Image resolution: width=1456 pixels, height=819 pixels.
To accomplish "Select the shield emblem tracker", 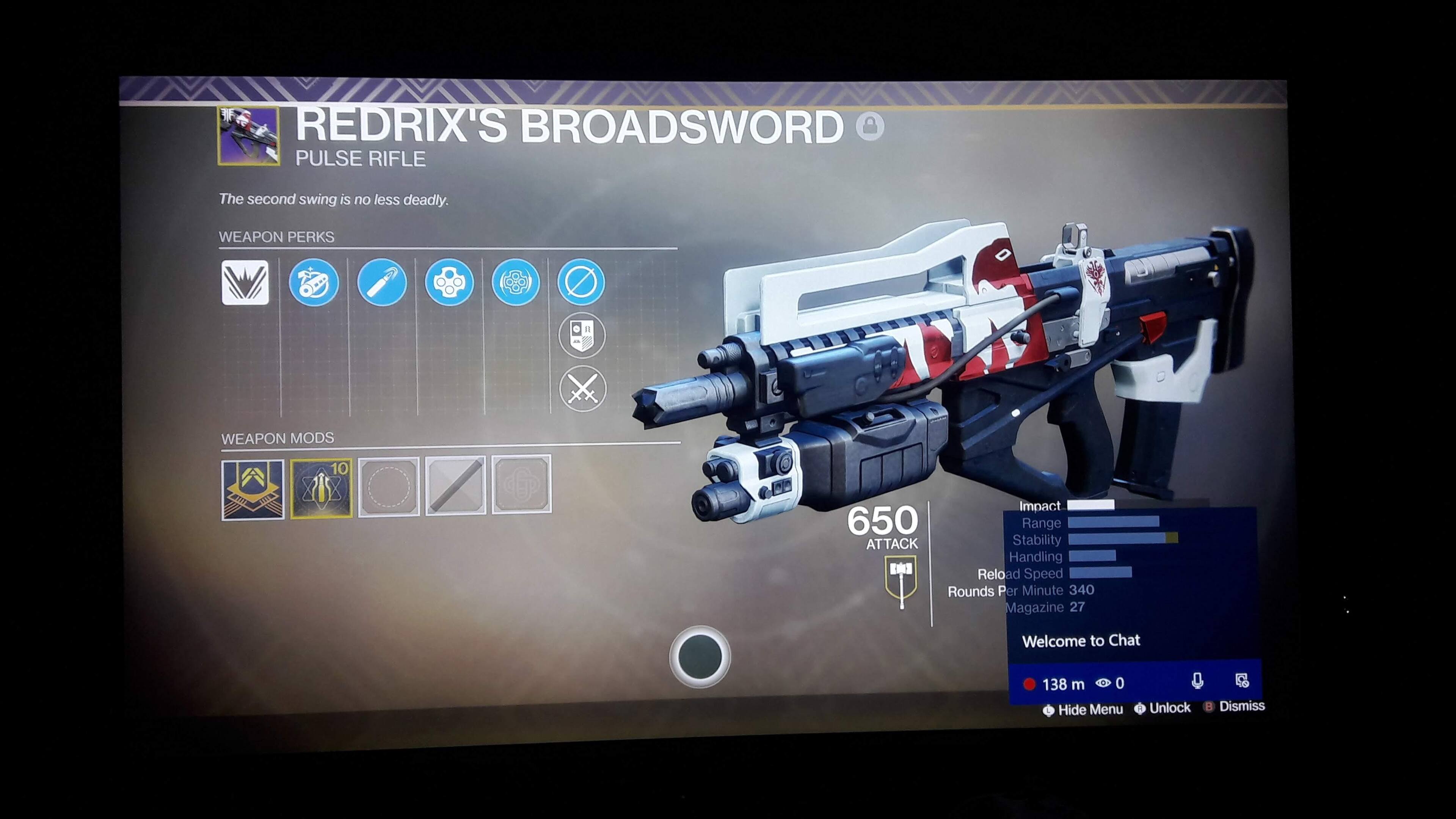I will (582, 335).
